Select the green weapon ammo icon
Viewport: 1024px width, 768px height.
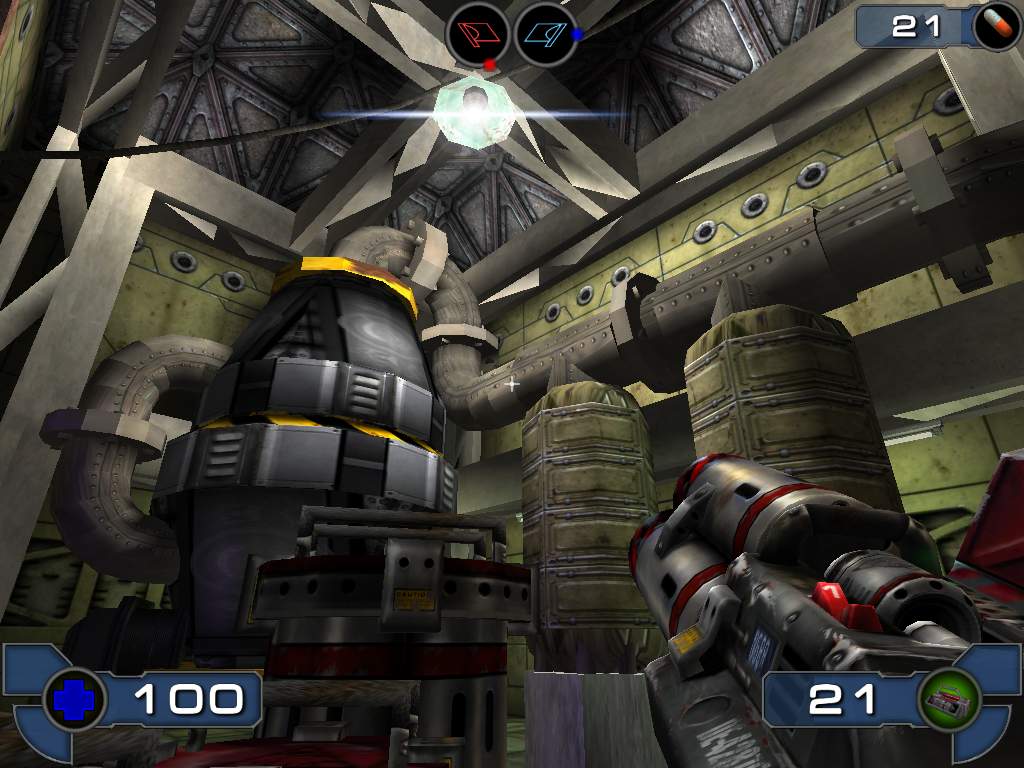(x=947, y=699)
